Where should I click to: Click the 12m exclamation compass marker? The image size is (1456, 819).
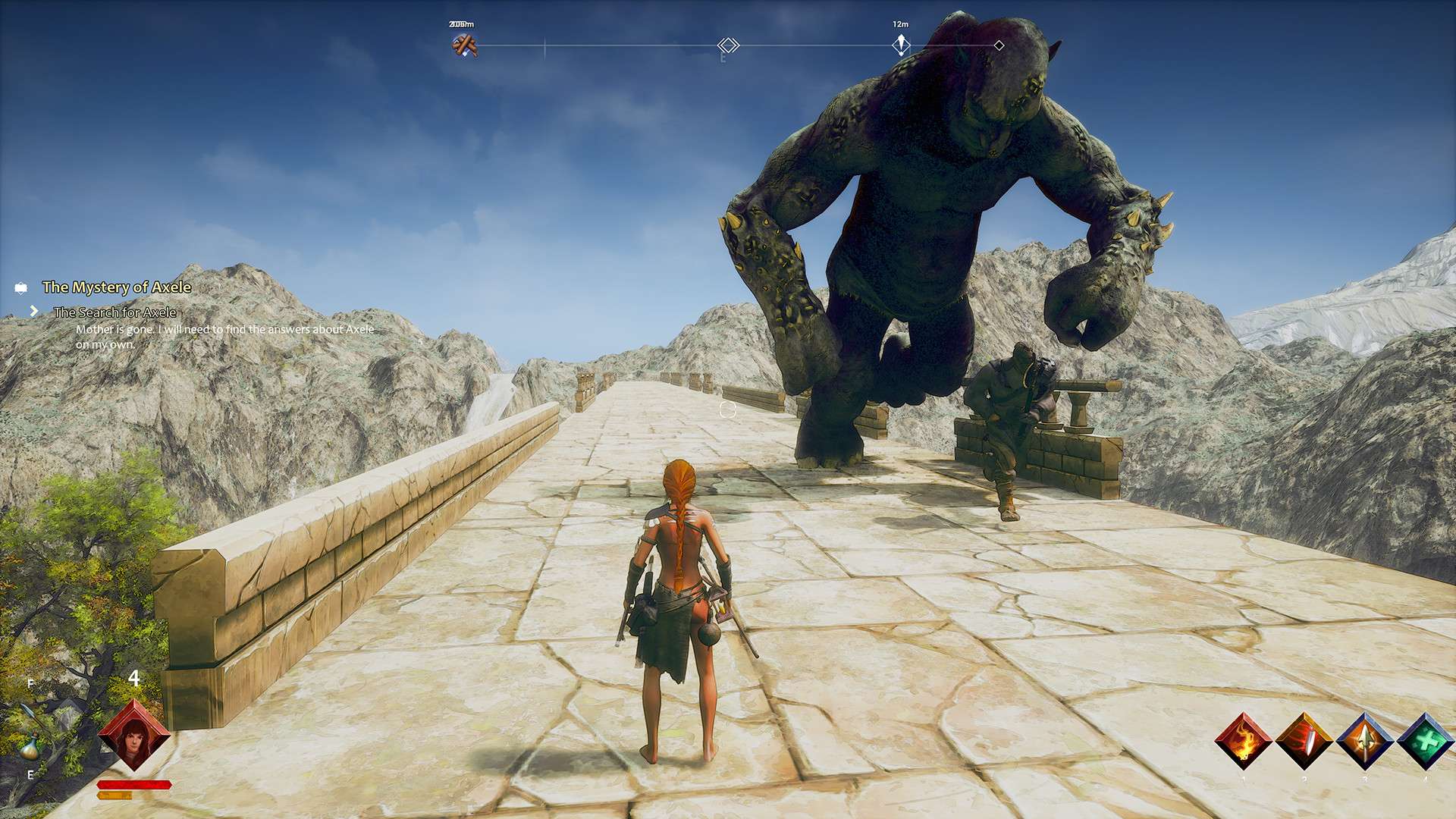900,45
